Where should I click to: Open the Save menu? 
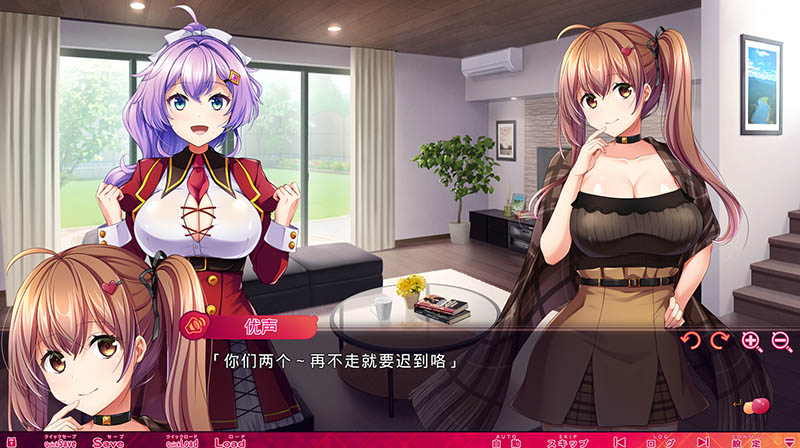pos(107,441)
